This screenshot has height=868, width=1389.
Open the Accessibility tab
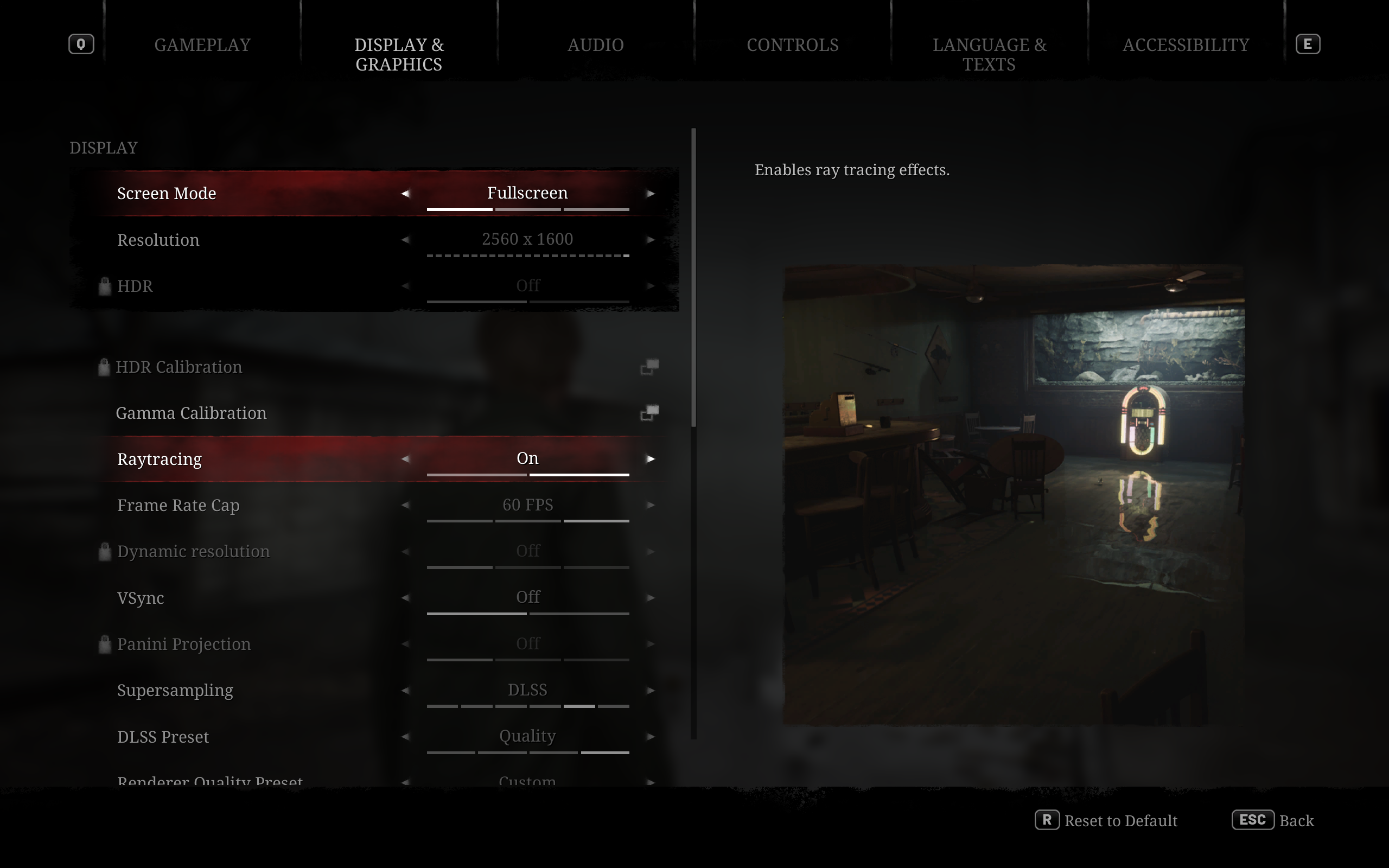point(1185,45)
